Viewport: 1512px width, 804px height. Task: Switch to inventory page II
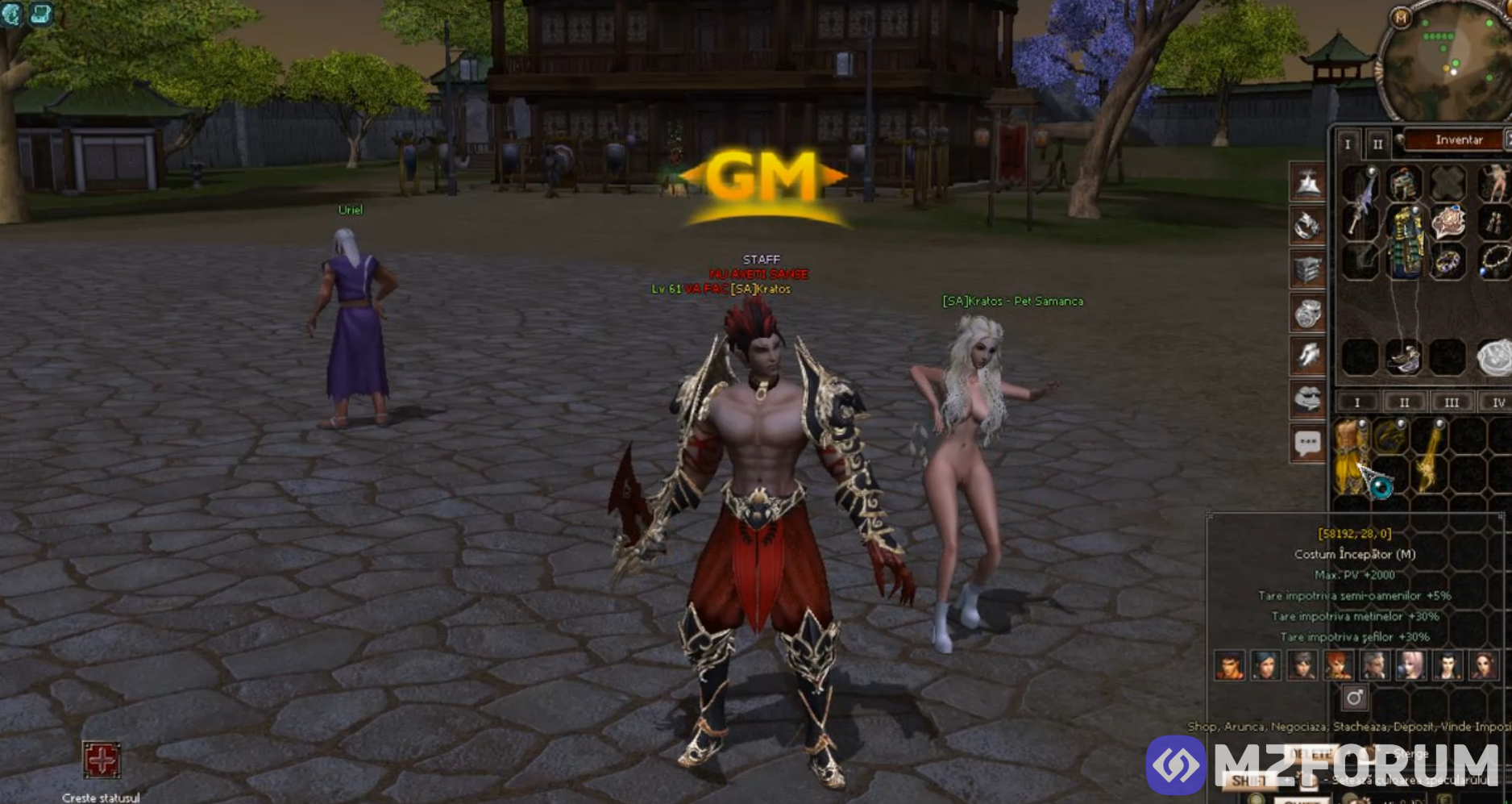1404,402
